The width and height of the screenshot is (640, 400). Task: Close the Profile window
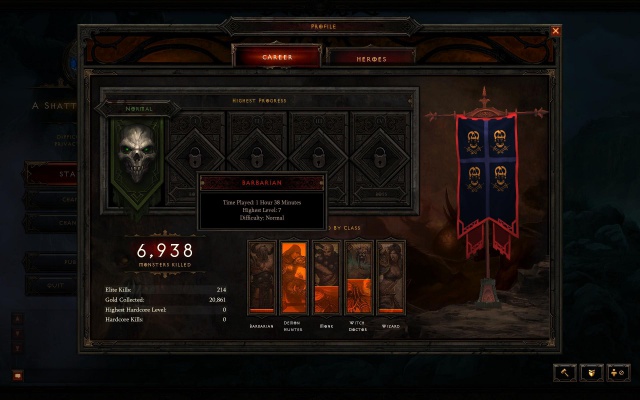coord(556,31)
